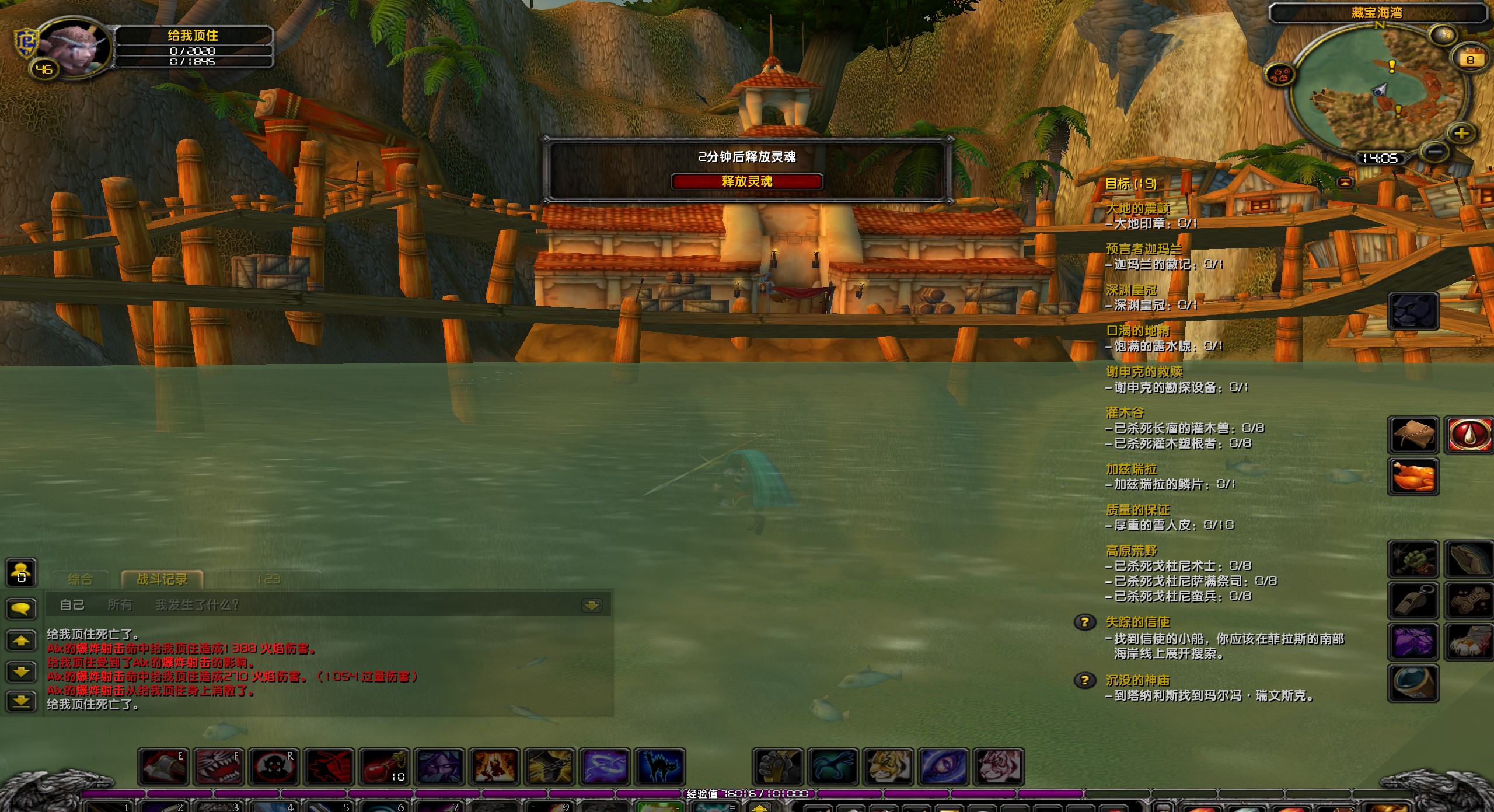Collapse the 目标 quest objectives tracker
1494x812 pixels.
(1345, 183)
